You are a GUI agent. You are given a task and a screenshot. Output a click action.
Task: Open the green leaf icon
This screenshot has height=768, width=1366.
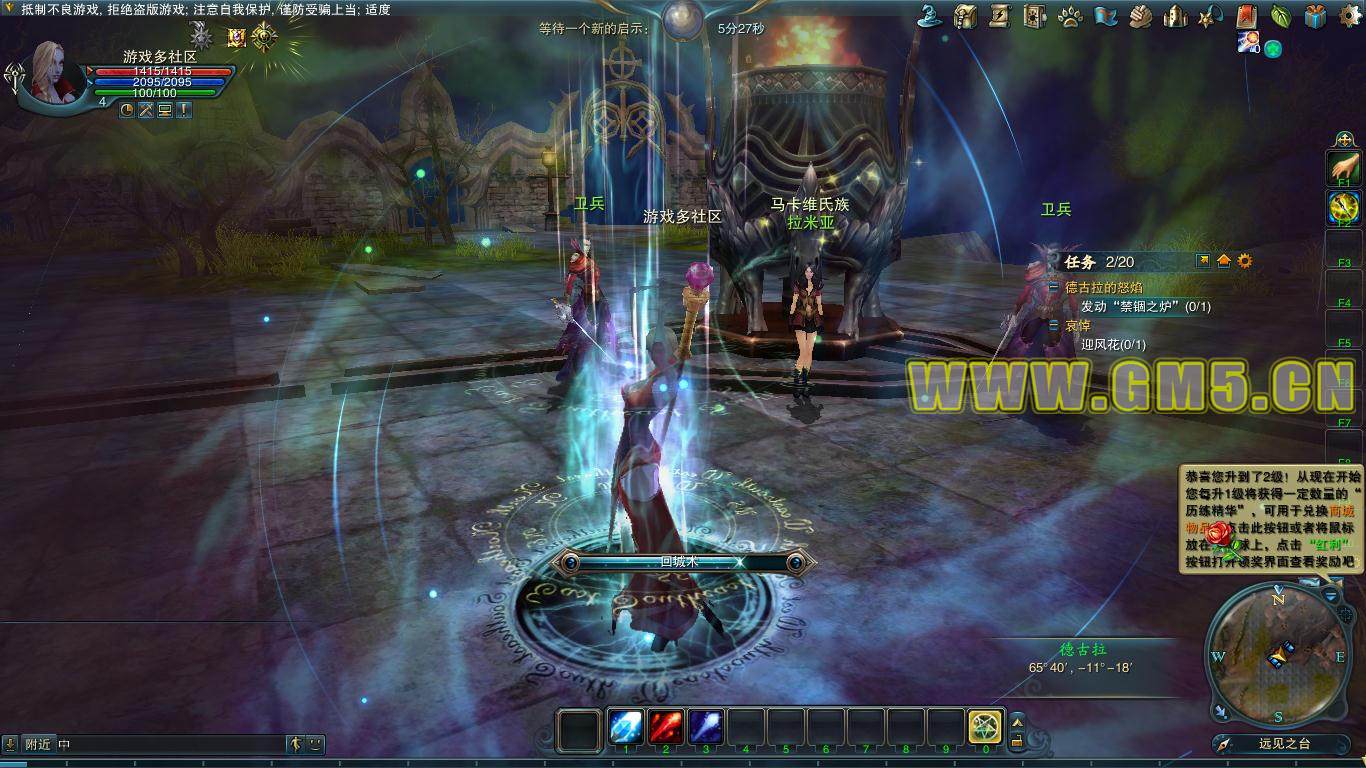(1281, 16)
